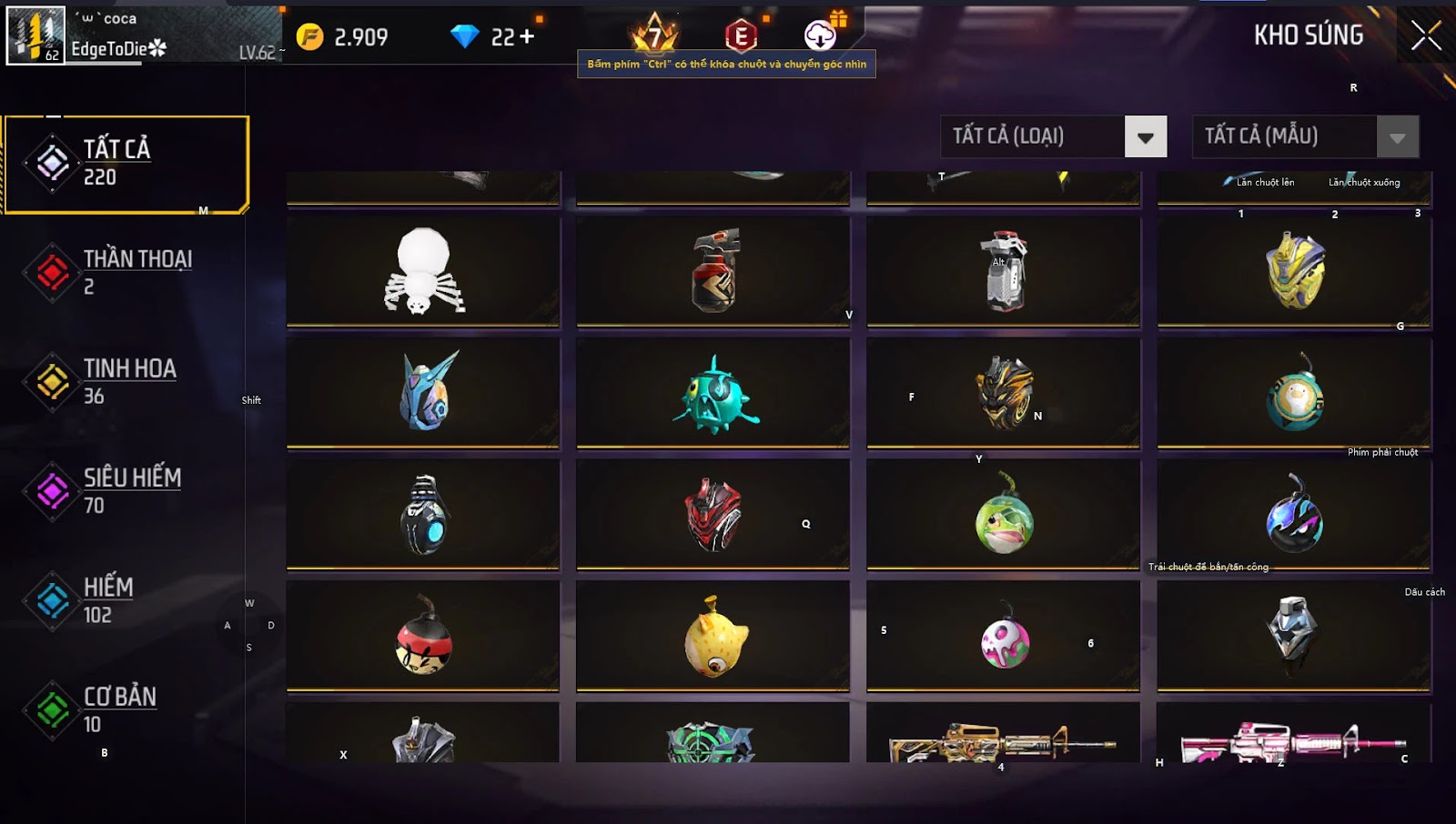Switch to the Thần Thoại rarity tab

coord(126,272)
